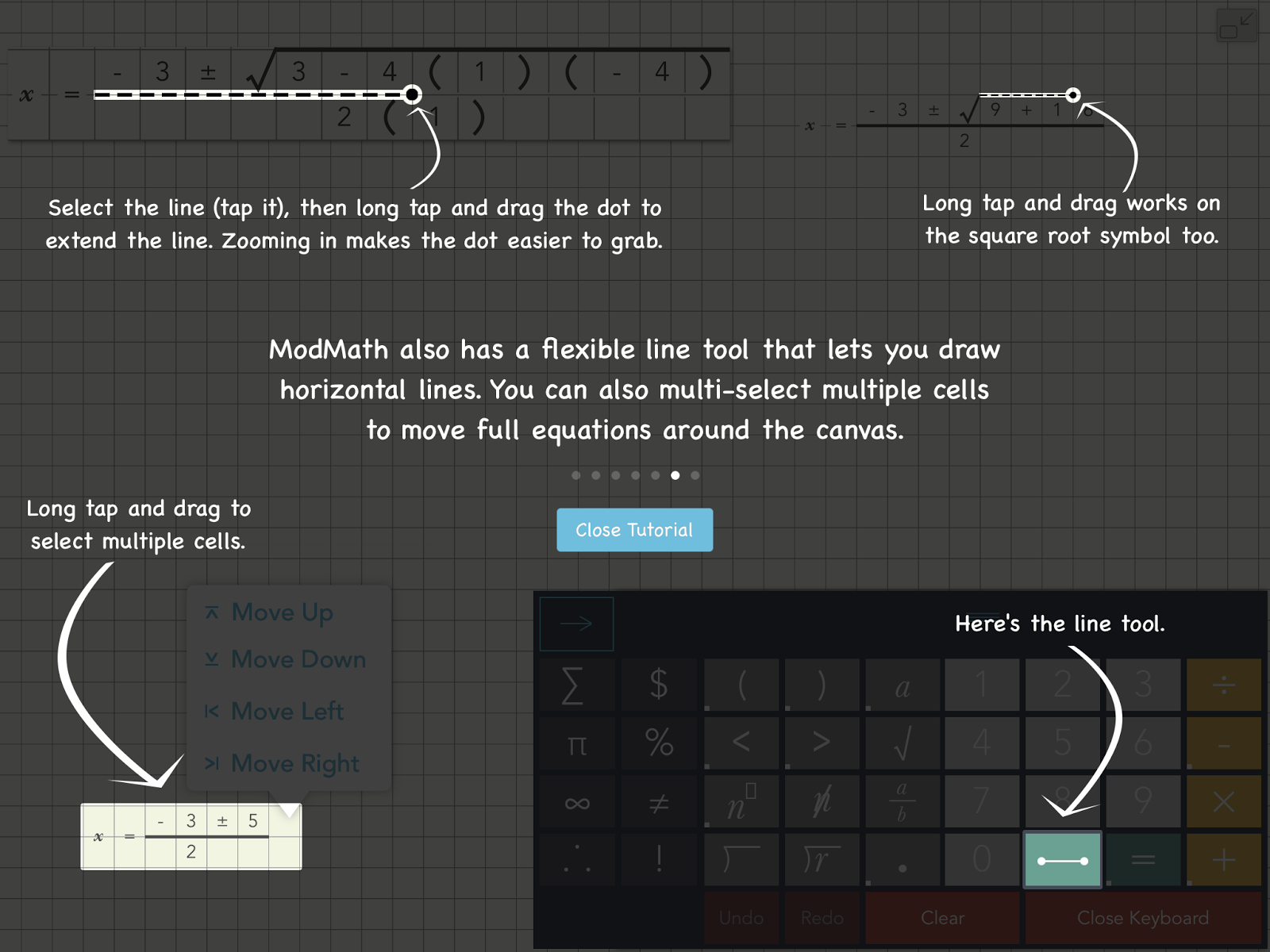Select the not-equal (≠) symbol key
The image size is (1270, 952).
coord(659,801)
